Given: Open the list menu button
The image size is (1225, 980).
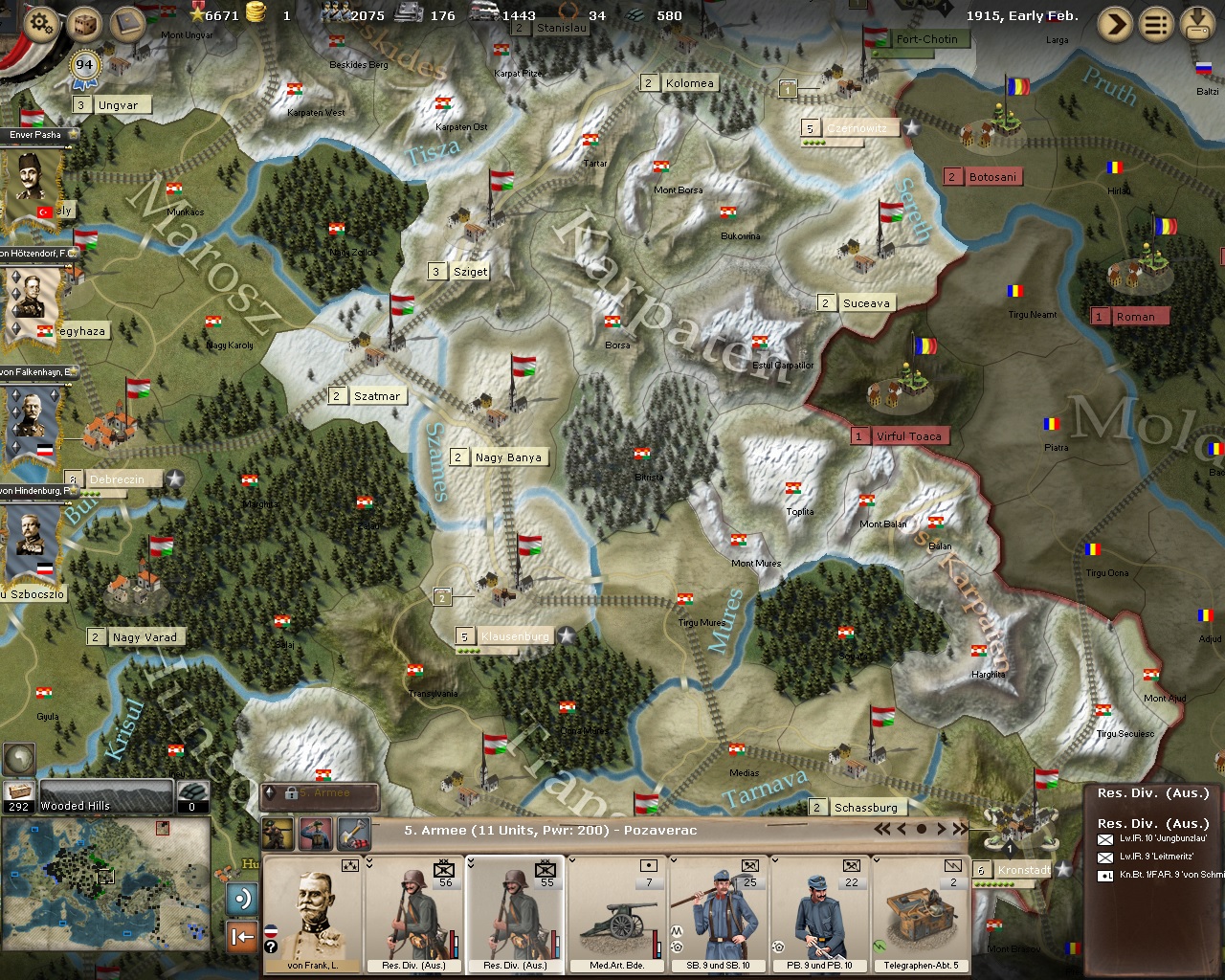Looking at the screenshot, I should [1156, 24].
